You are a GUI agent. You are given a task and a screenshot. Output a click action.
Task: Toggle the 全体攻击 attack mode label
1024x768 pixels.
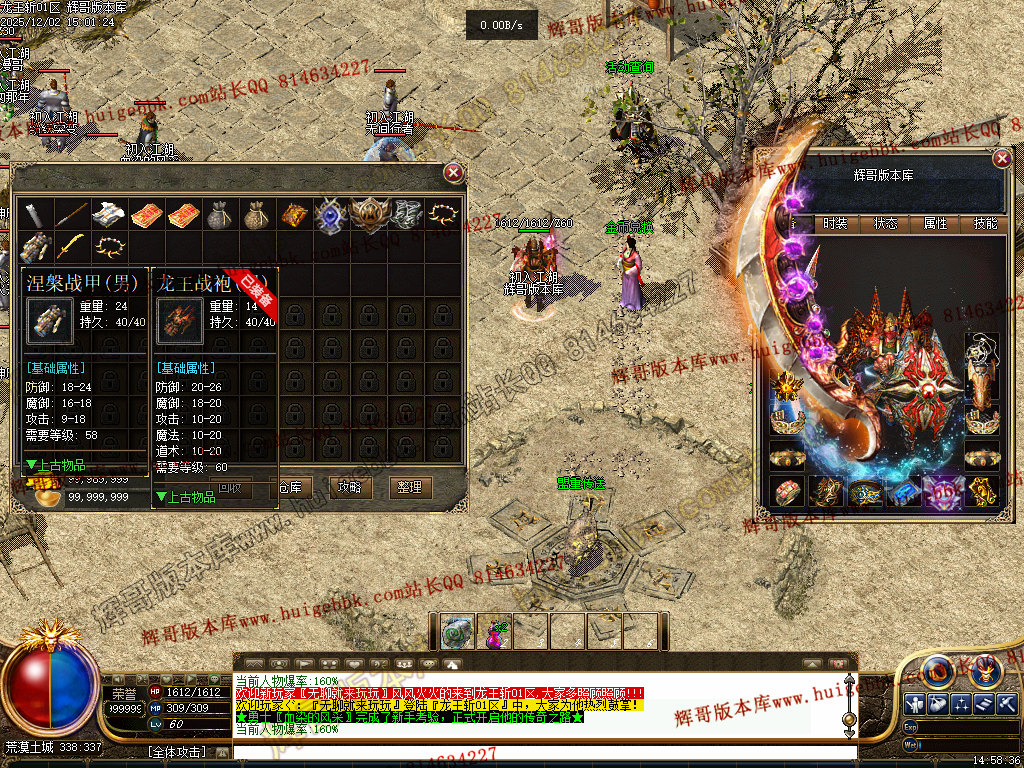[x=177, y=750]
